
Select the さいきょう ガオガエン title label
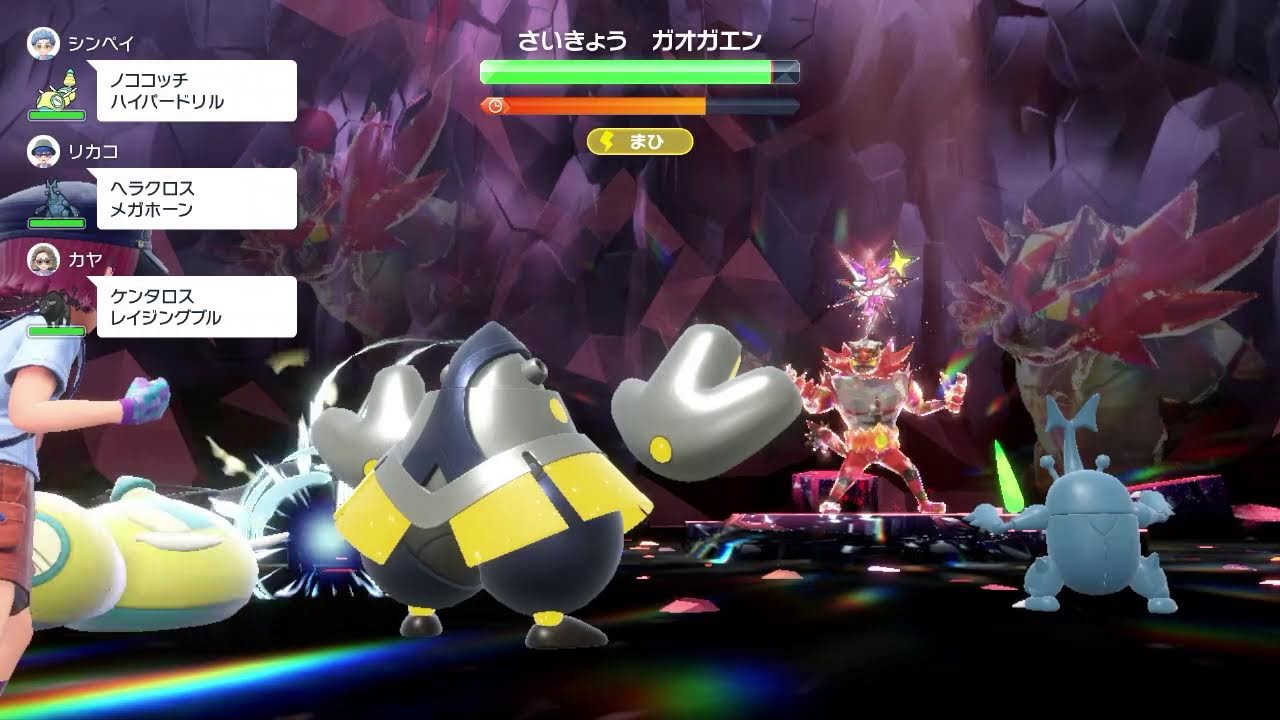click(640, 38)
